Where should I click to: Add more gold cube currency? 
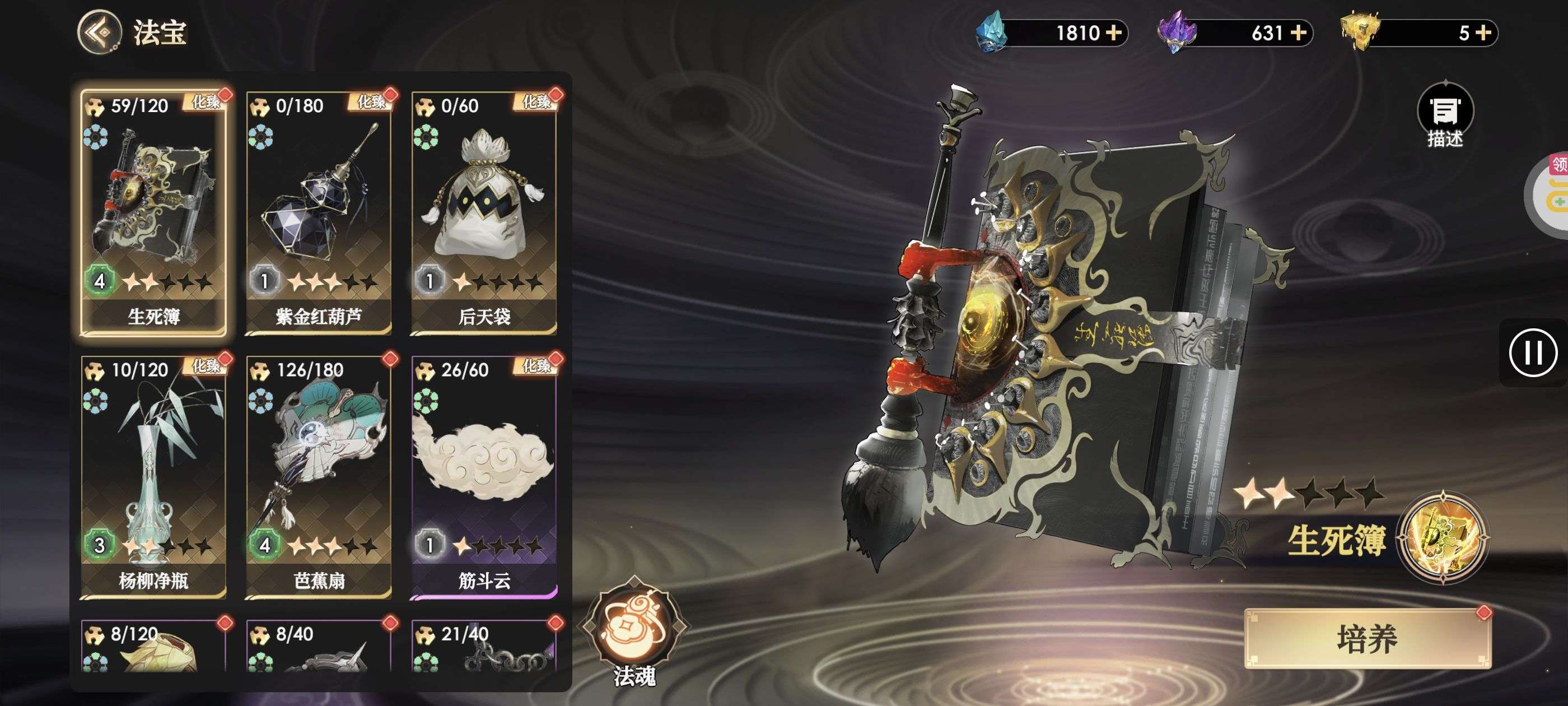[1483, 32]
